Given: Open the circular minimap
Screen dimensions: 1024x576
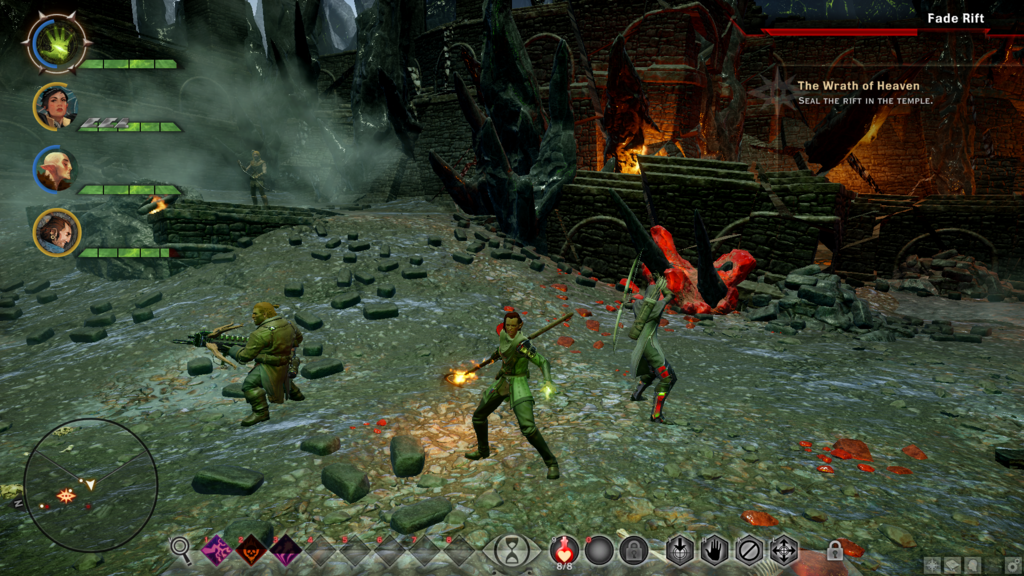Looking at the screenshot, I should (90, 485).
